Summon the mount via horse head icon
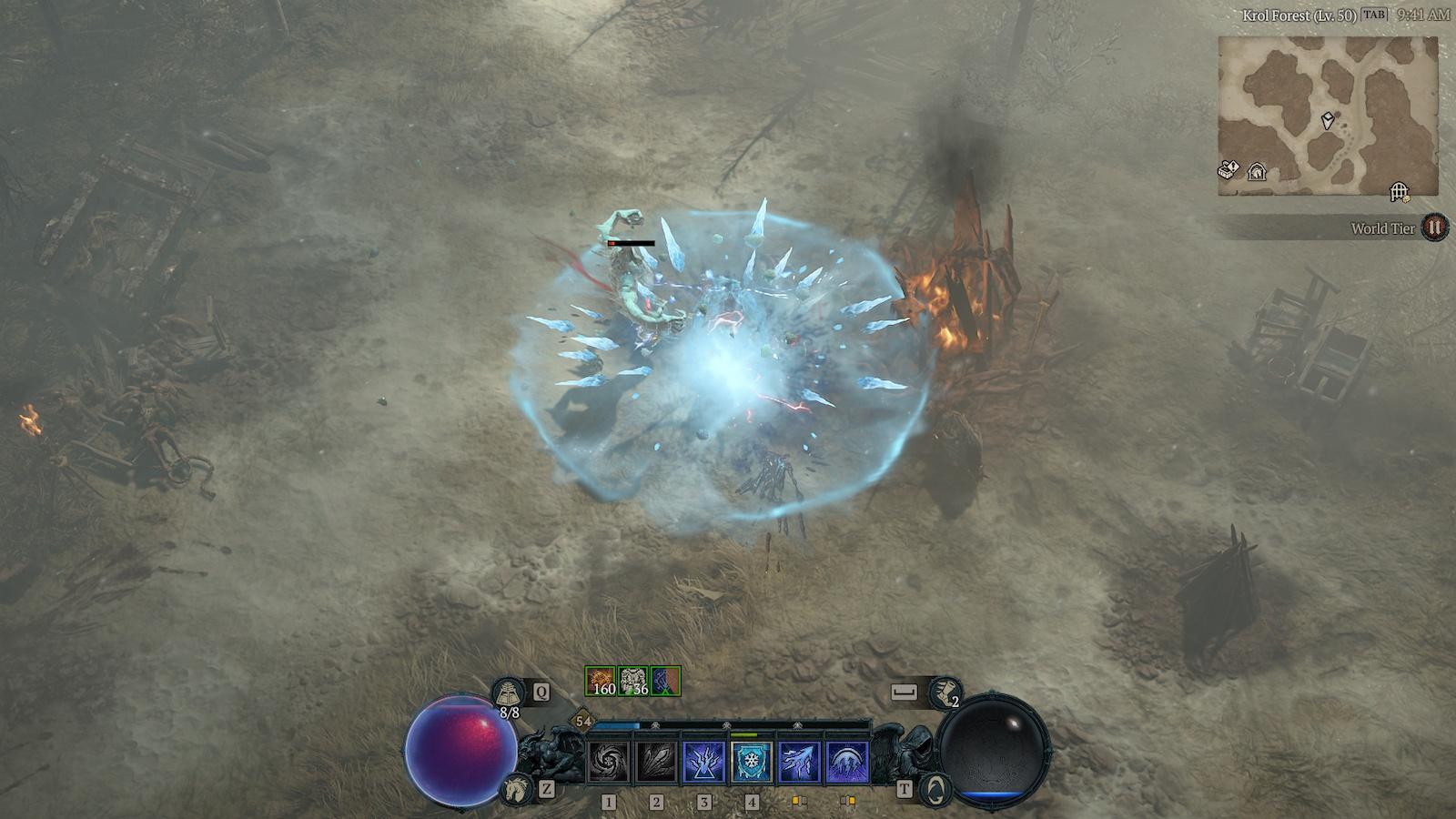Image resolution: width=1456 pixels, height=819 pixels. (x=516, y=787)
